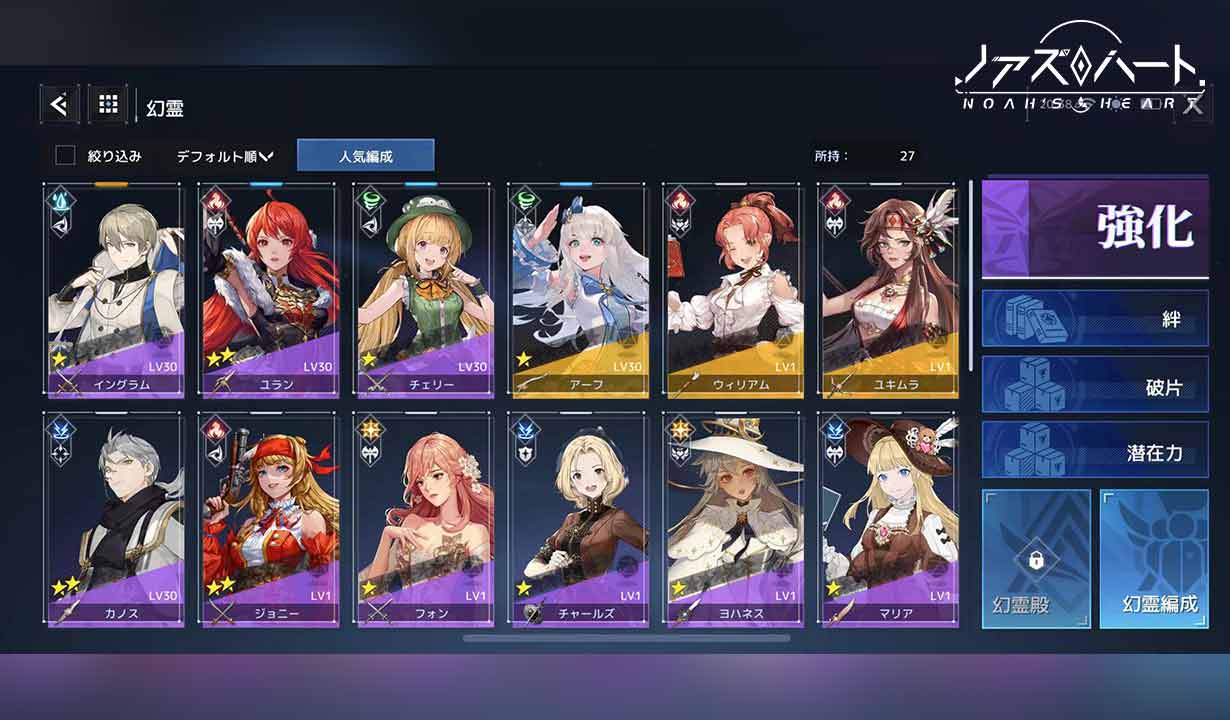Toggle the 絞り込み filter checkbox

(x=66, y=156)
